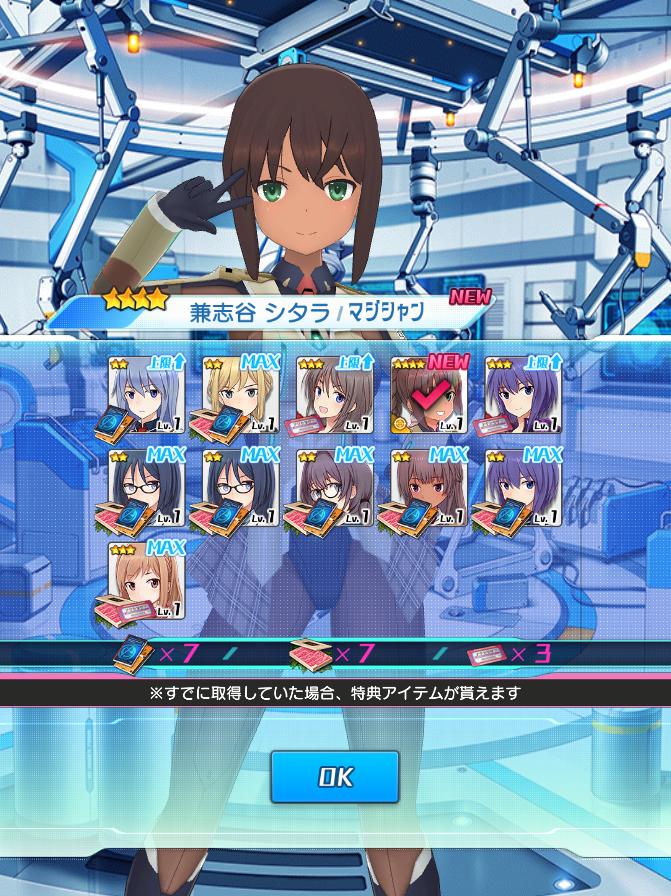Select the brown-haired girl with round glasses

click(x=334, y=488)
